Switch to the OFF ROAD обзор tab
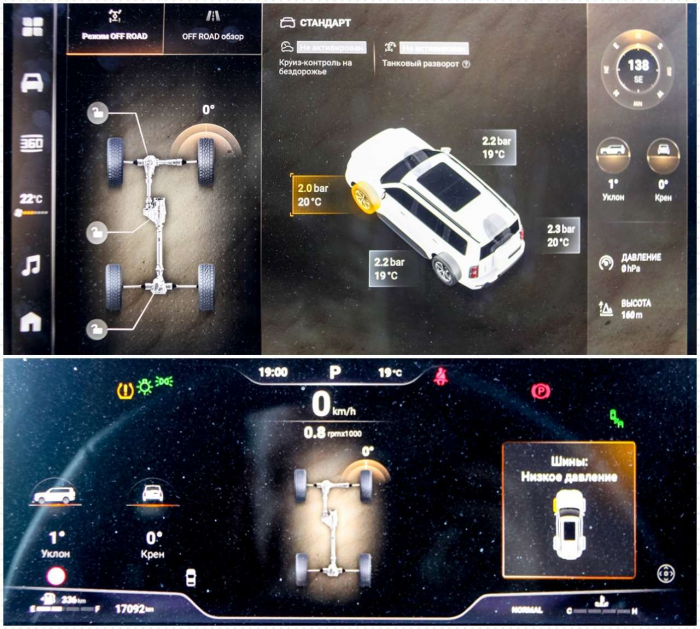Screen dimensions: 700x629 [212, 27]
